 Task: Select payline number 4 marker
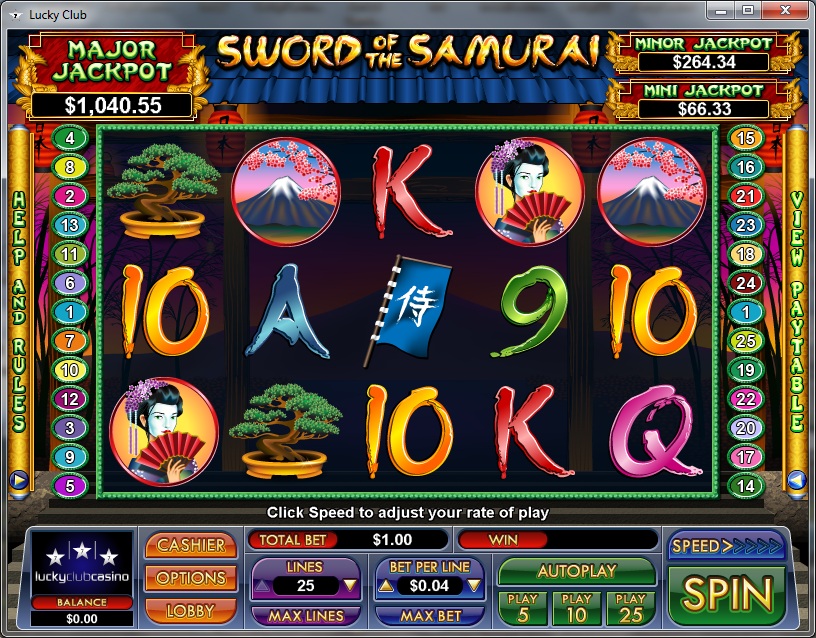(x=70, y=138)
